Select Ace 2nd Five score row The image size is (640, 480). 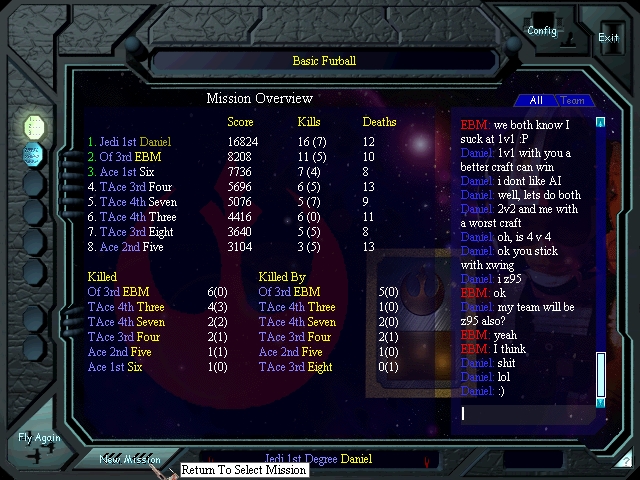coord(128,246)
